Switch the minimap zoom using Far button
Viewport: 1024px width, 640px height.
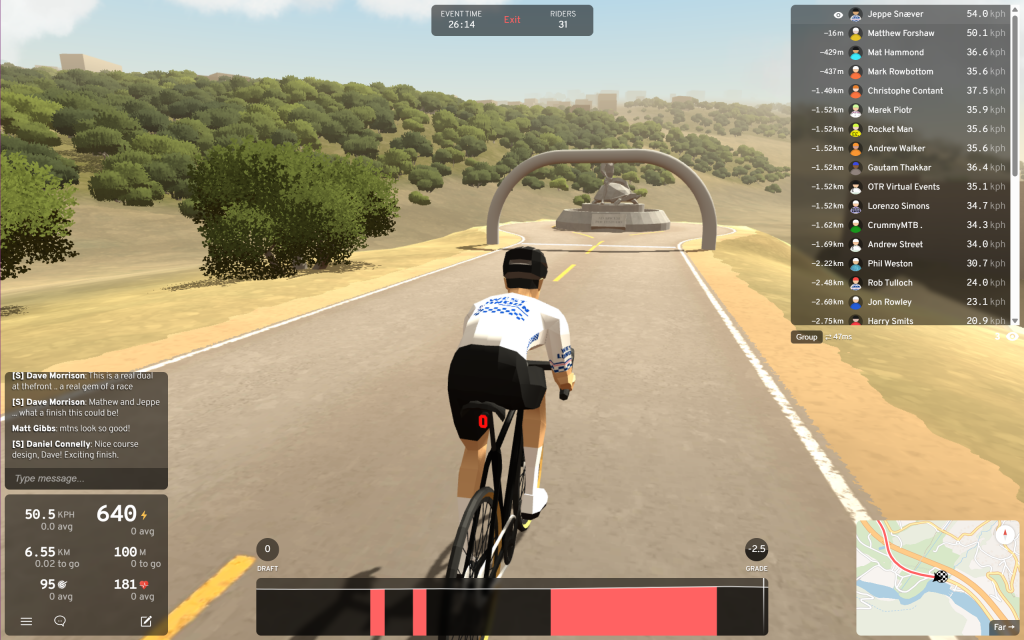[x=1003, y=628]
